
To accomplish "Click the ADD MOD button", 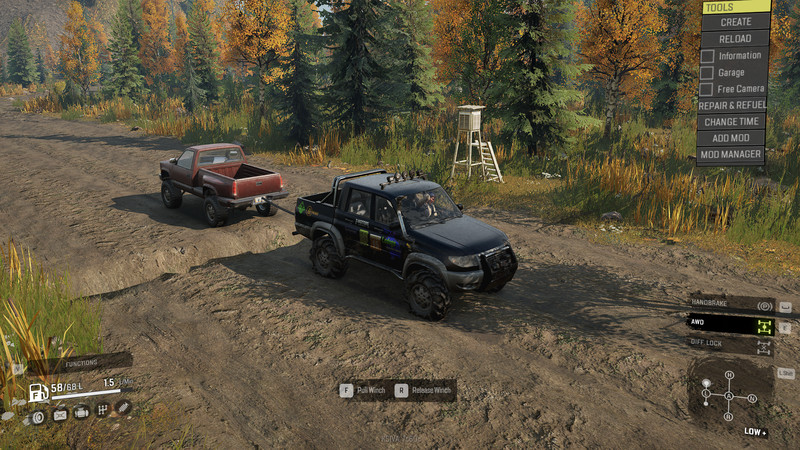I will click(733, 138).
